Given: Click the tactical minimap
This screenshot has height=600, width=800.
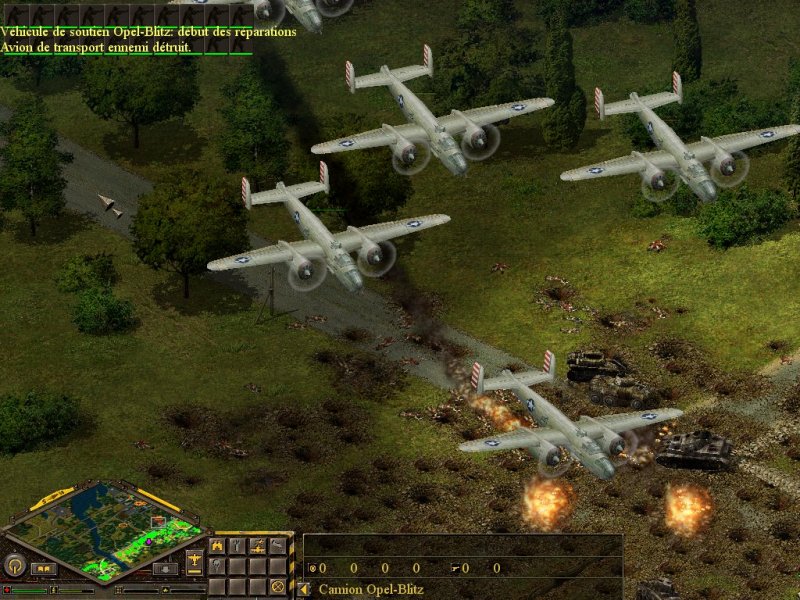Looking at the screenshot, I should pyautogui.click(x=104, y=528).
